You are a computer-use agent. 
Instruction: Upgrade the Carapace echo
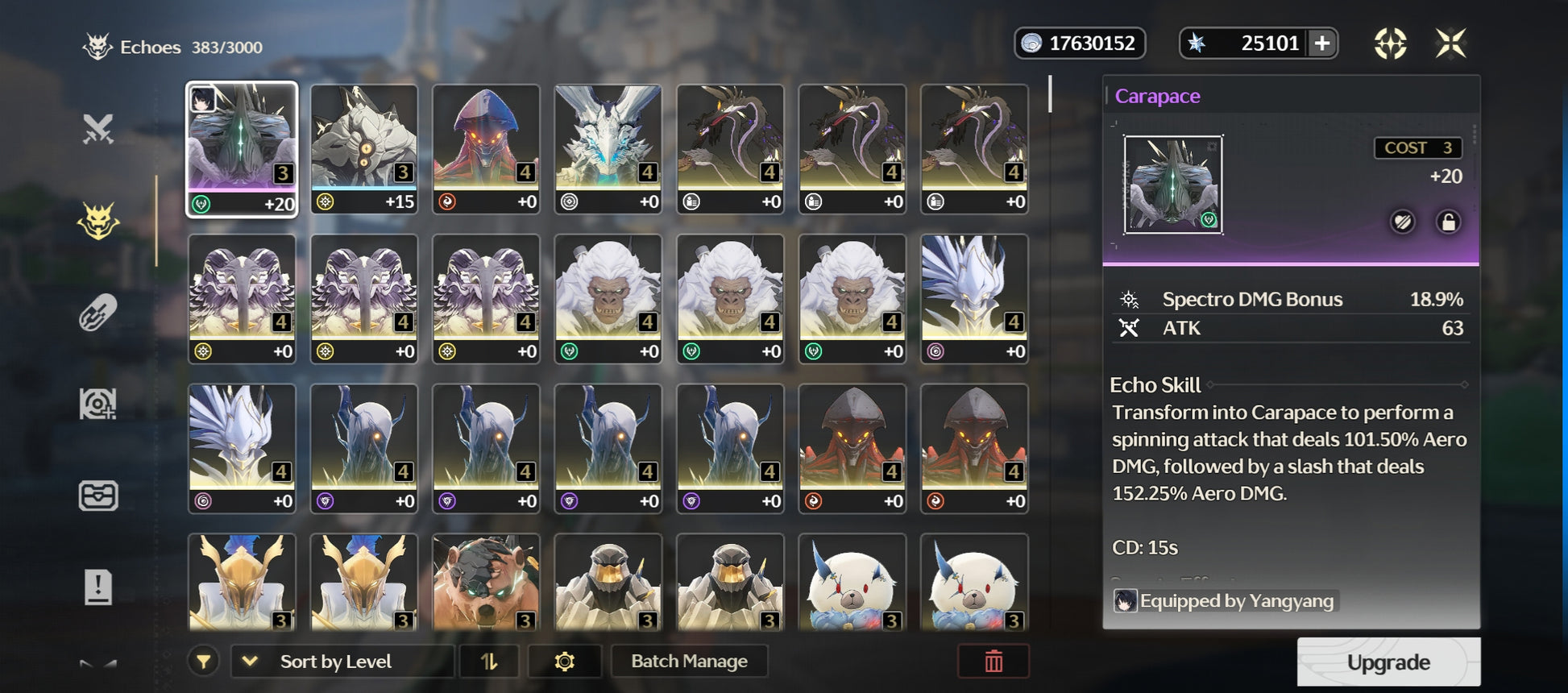pos(1388,662)
